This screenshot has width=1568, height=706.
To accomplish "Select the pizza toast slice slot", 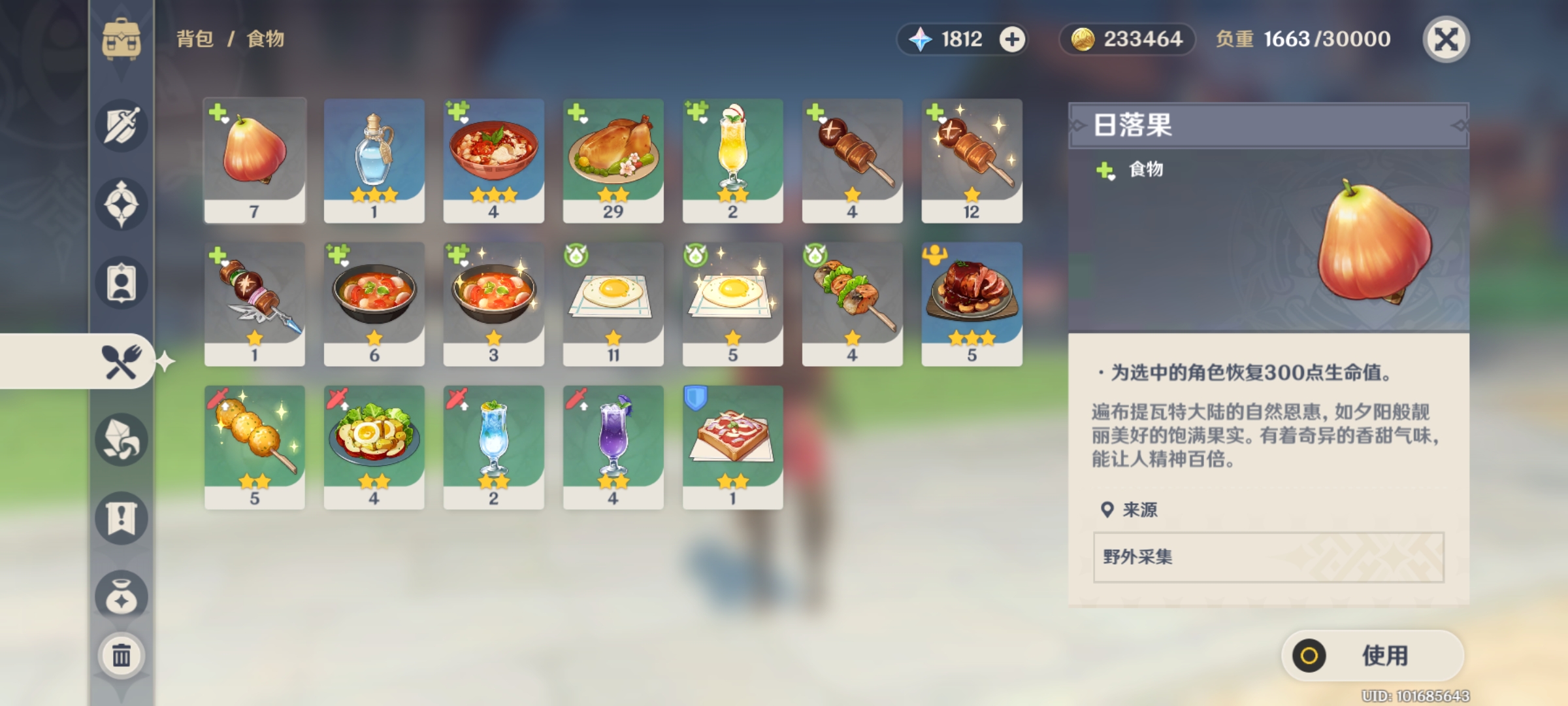I will coord(733,446).
